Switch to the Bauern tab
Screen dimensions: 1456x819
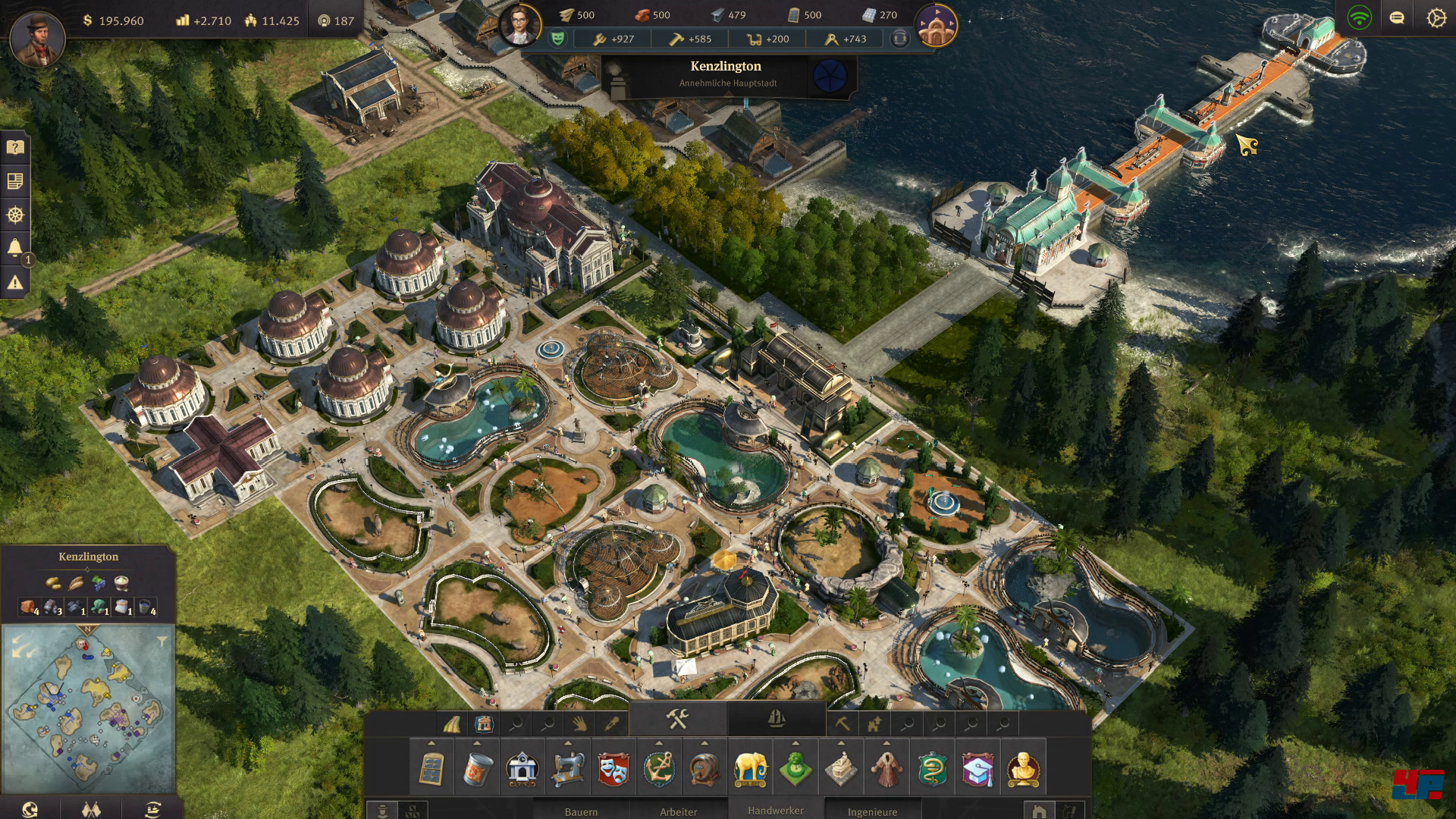coord(581,811)
